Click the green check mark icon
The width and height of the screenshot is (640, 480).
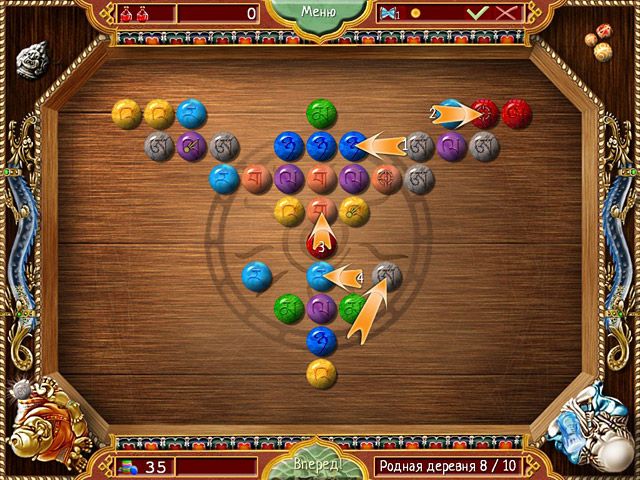[480, 13]
